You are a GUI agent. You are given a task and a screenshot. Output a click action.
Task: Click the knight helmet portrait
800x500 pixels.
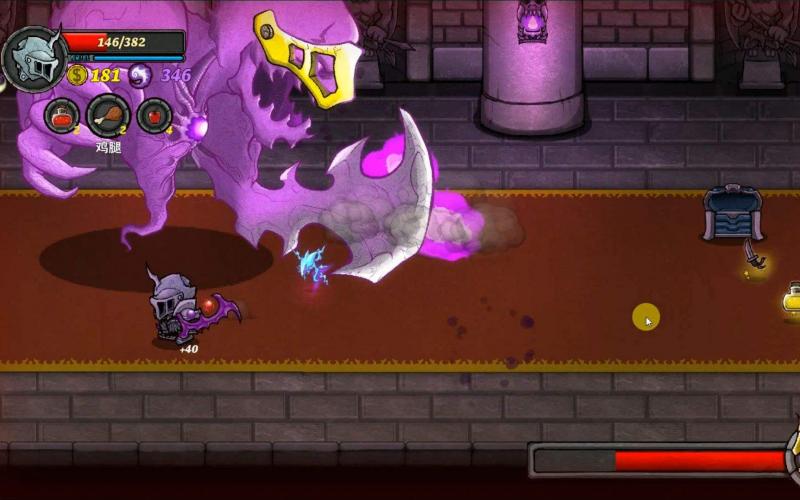pyautogui.click(x=35, y=58)
